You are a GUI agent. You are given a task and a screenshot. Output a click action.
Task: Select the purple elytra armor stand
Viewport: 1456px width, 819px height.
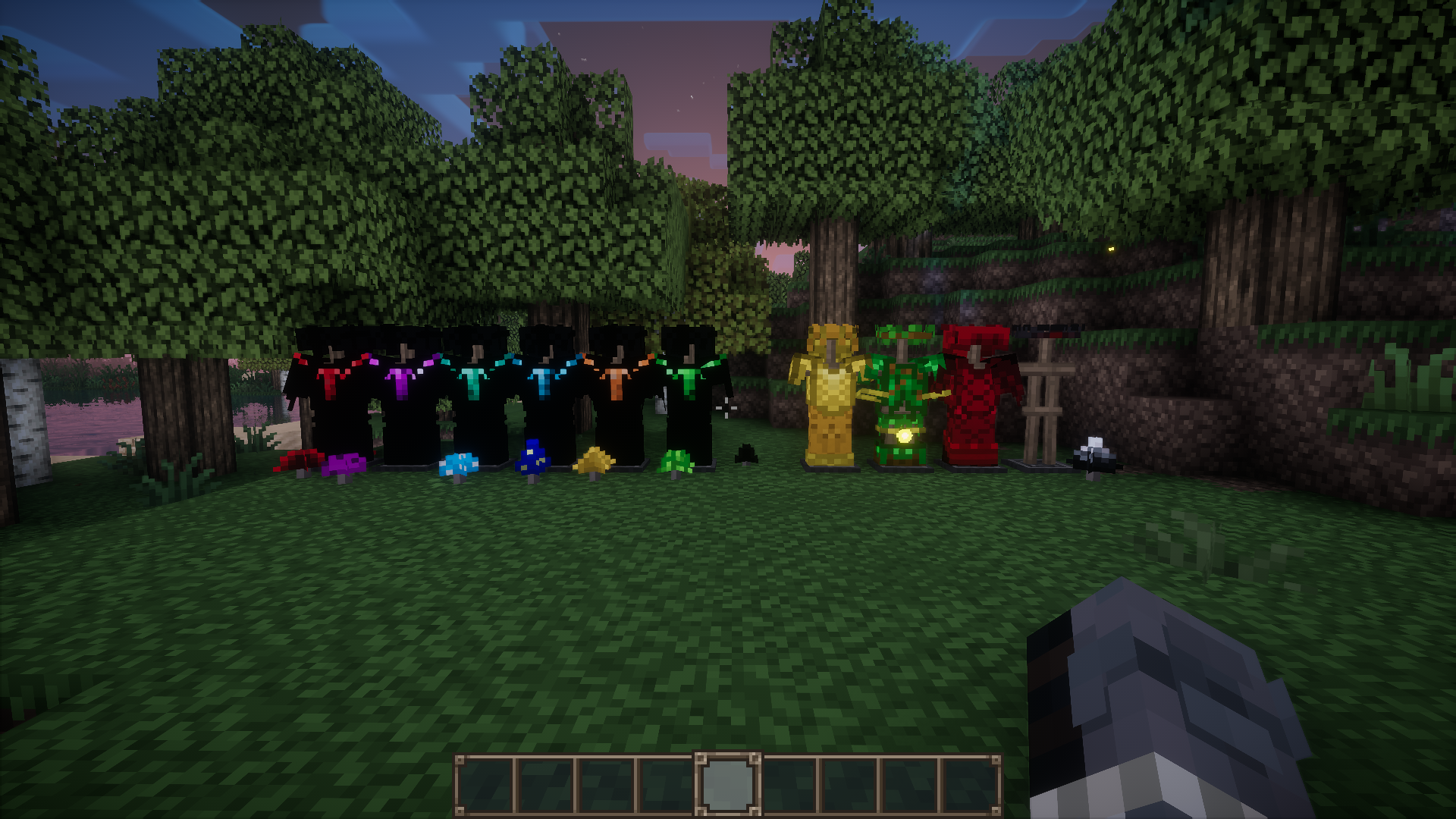click(x=402, y=383)
